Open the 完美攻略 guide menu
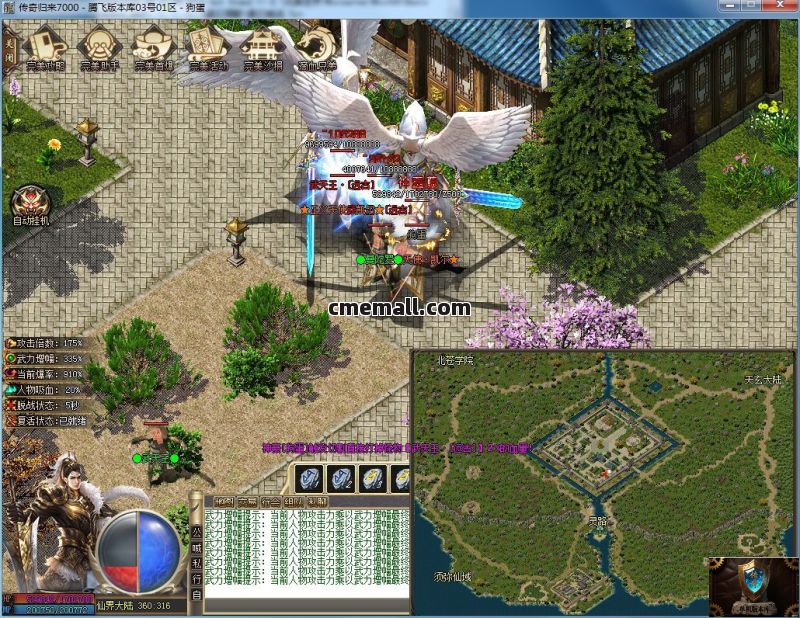The height and width of the screenshot is (618, 800). (x=45, y=46)
